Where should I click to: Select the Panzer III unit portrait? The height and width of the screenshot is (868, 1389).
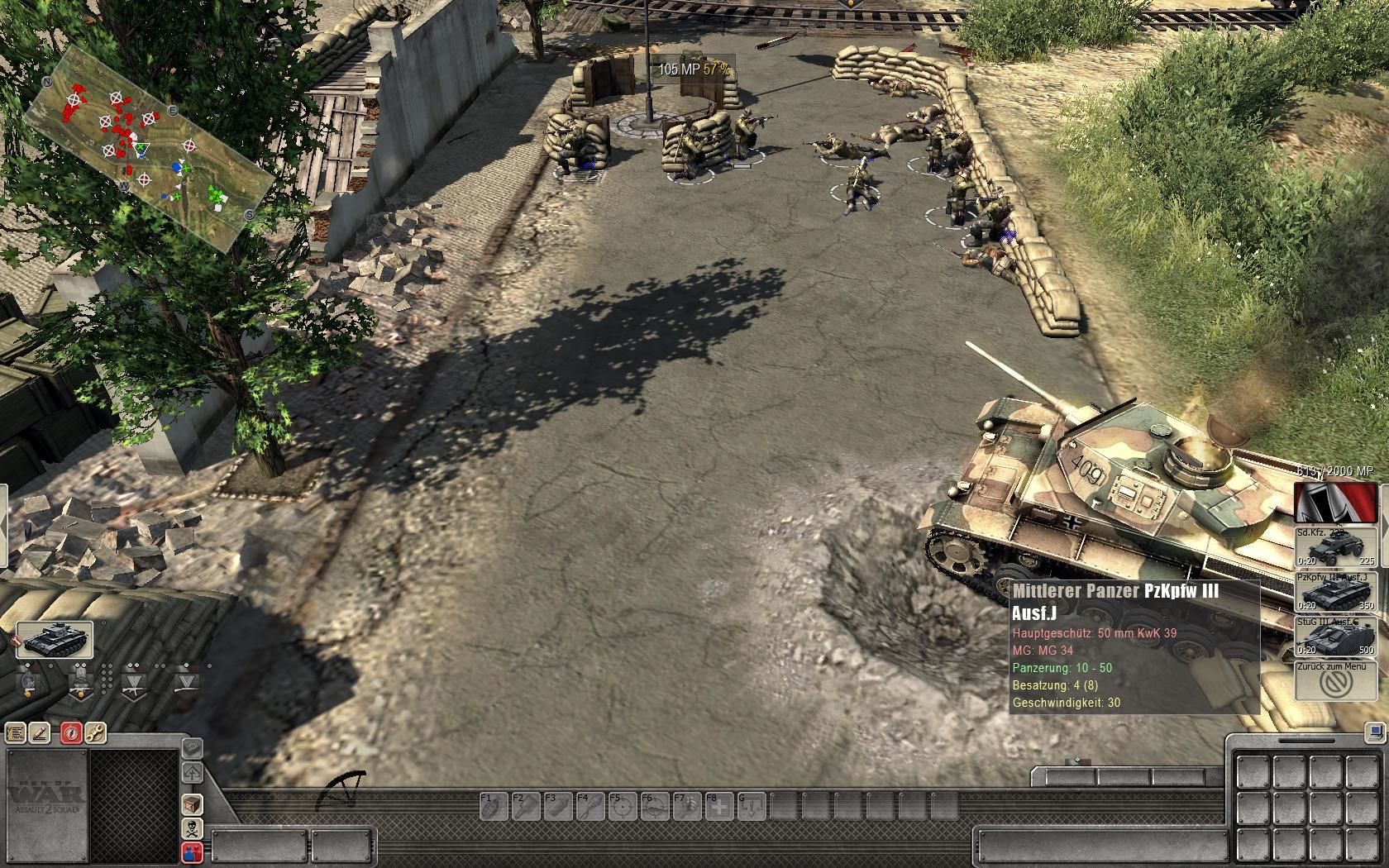tap(55, 640)
